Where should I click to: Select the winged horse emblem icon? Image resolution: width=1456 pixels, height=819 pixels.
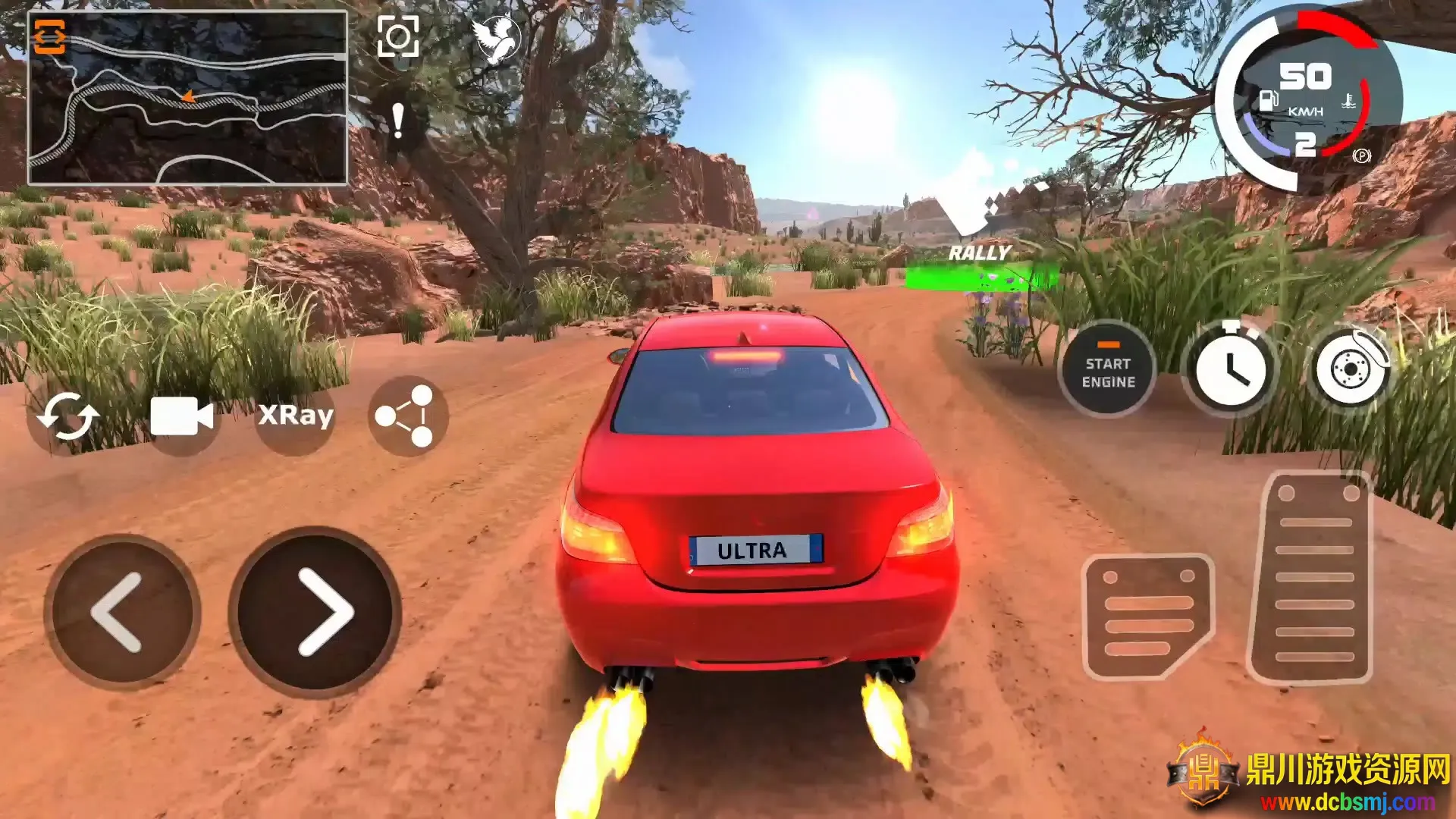pos(496,38)
